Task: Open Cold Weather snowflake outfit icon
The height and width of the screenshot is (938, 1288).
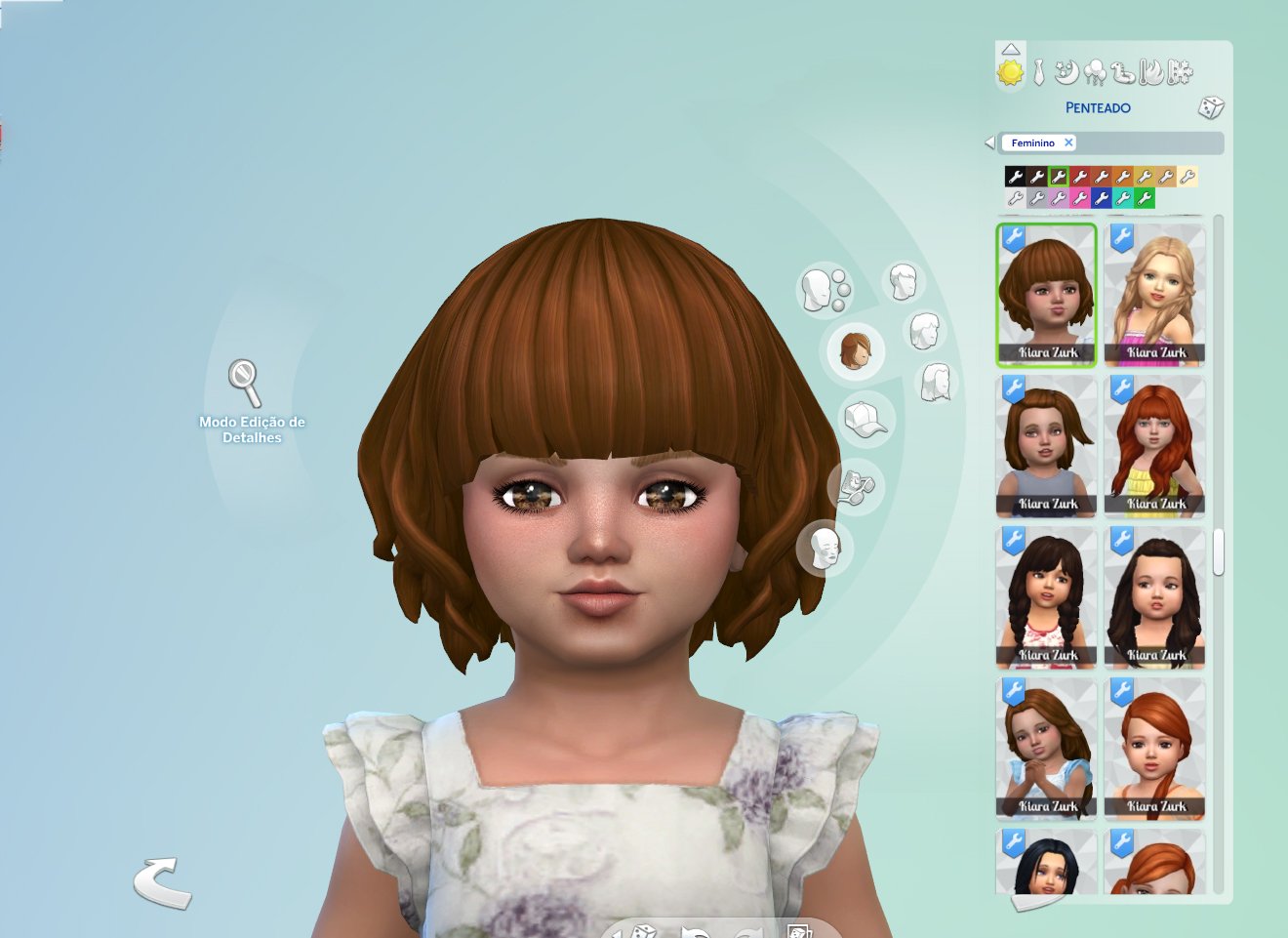Action: pyautogui.click(x=1179, y=72)
